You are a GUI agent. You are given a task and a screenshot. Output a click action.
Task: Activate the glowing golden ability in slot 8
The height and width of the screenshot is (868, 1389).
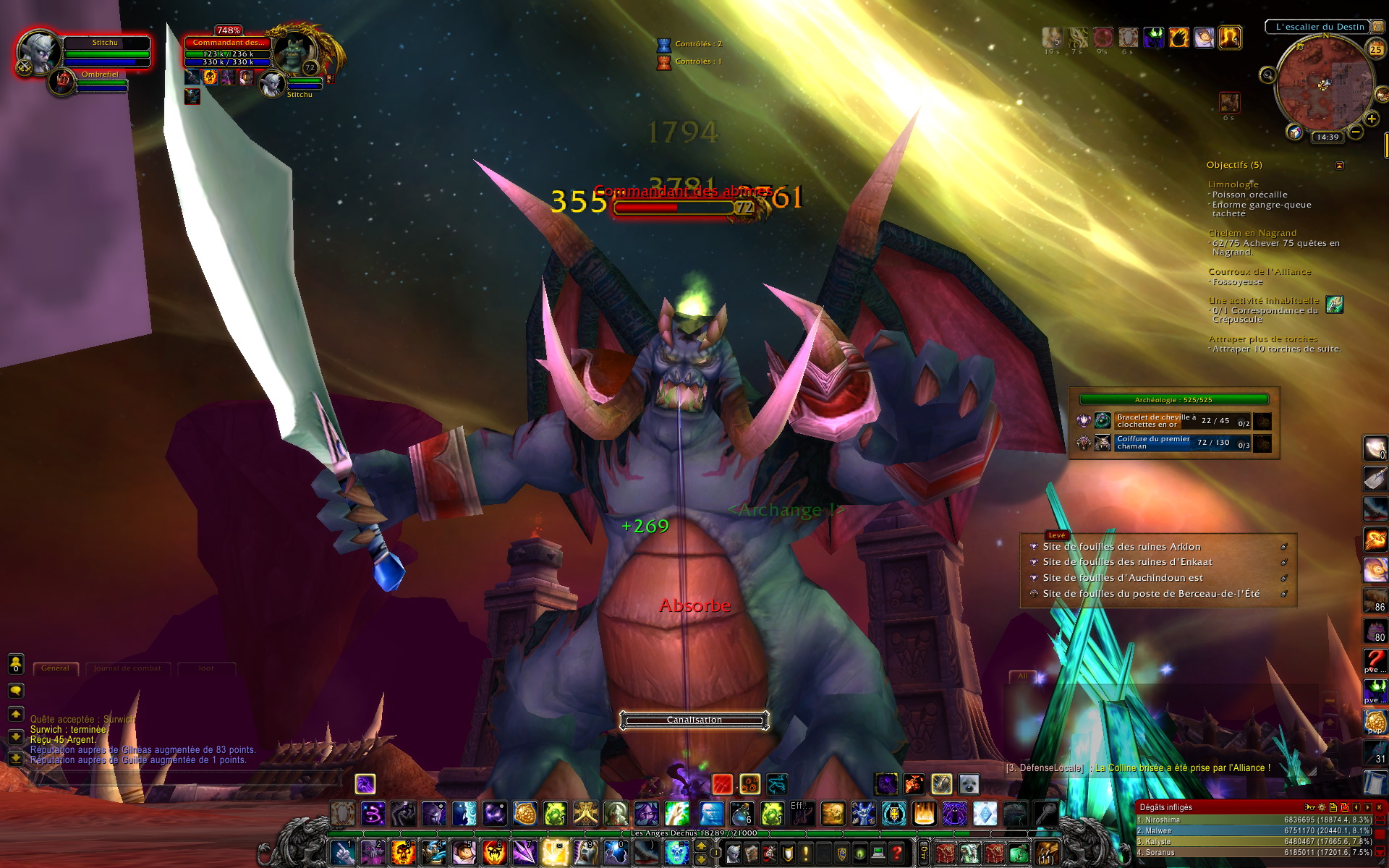555,853
